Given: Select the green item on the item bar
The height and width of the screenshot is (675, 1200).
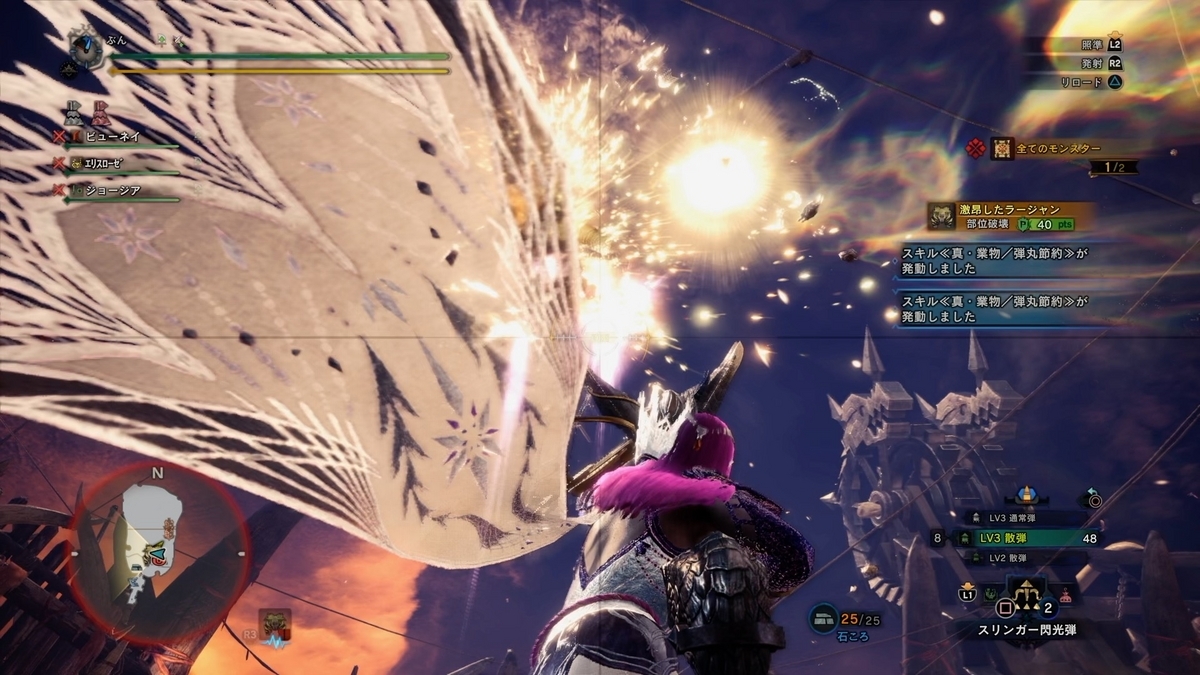Looking at the screenshot, I should [990, 593].
